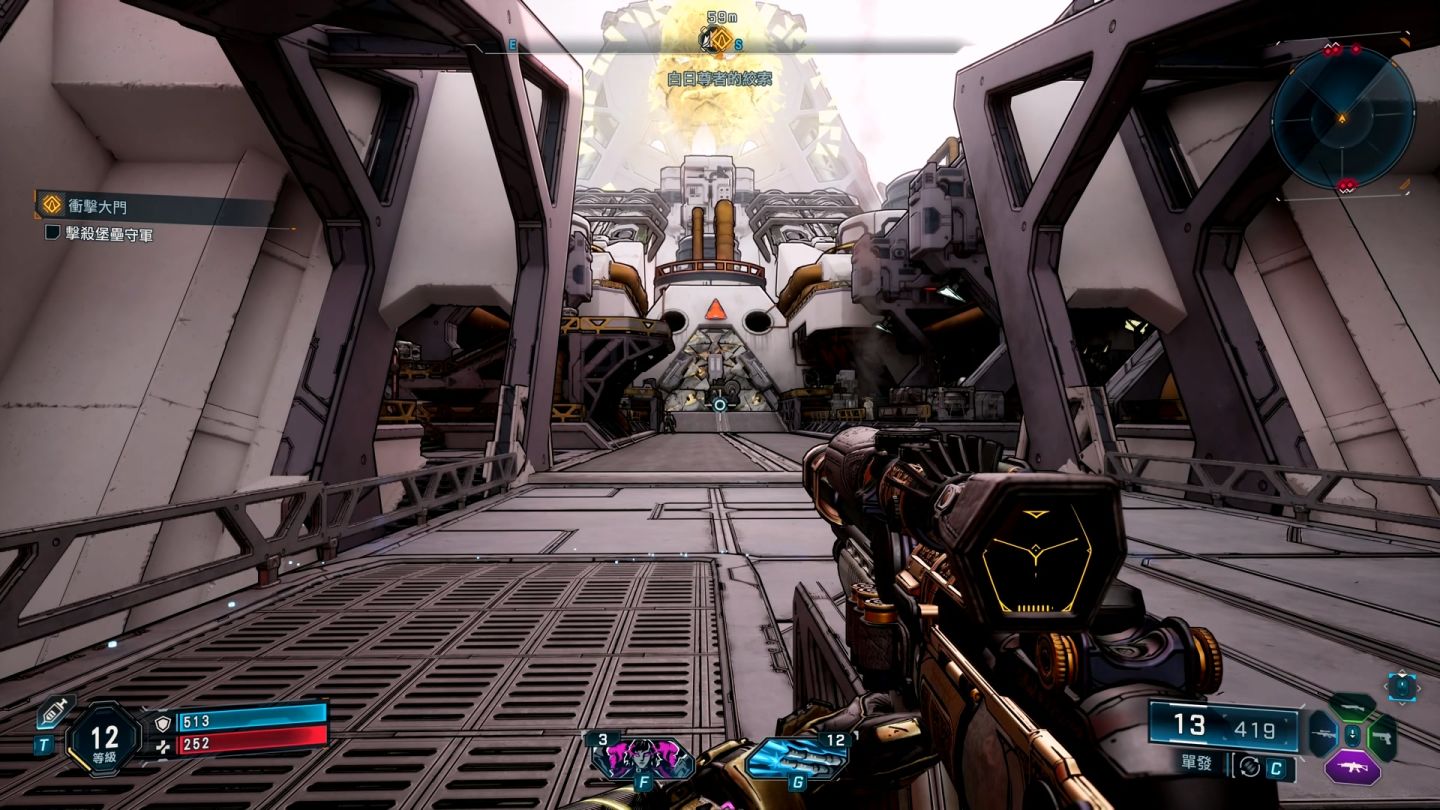
Task: Fire the blue missile ordnance ability
Action: [796, 757]
